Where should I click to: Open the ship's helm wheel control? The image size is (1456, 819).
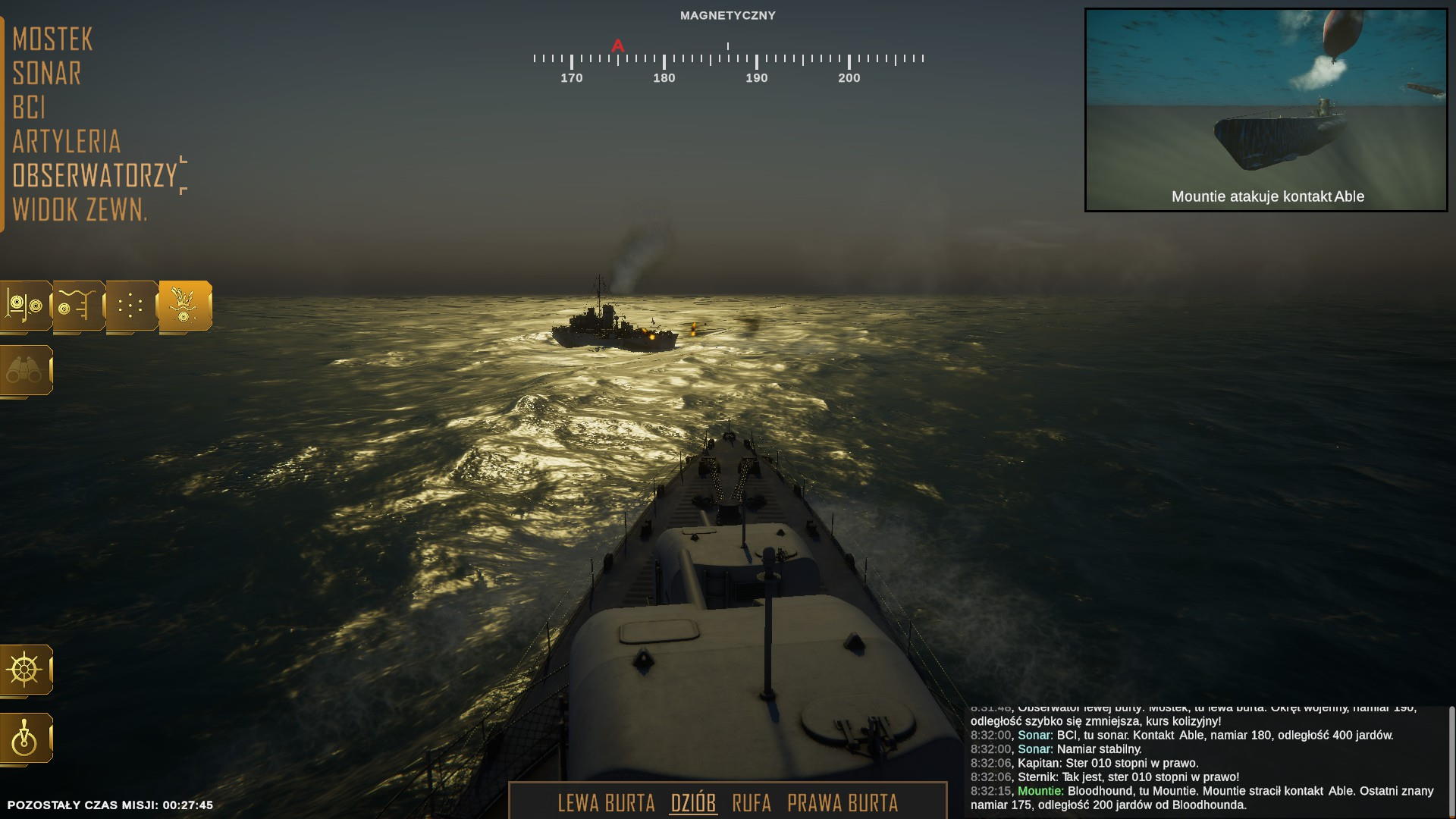point(25,670)
